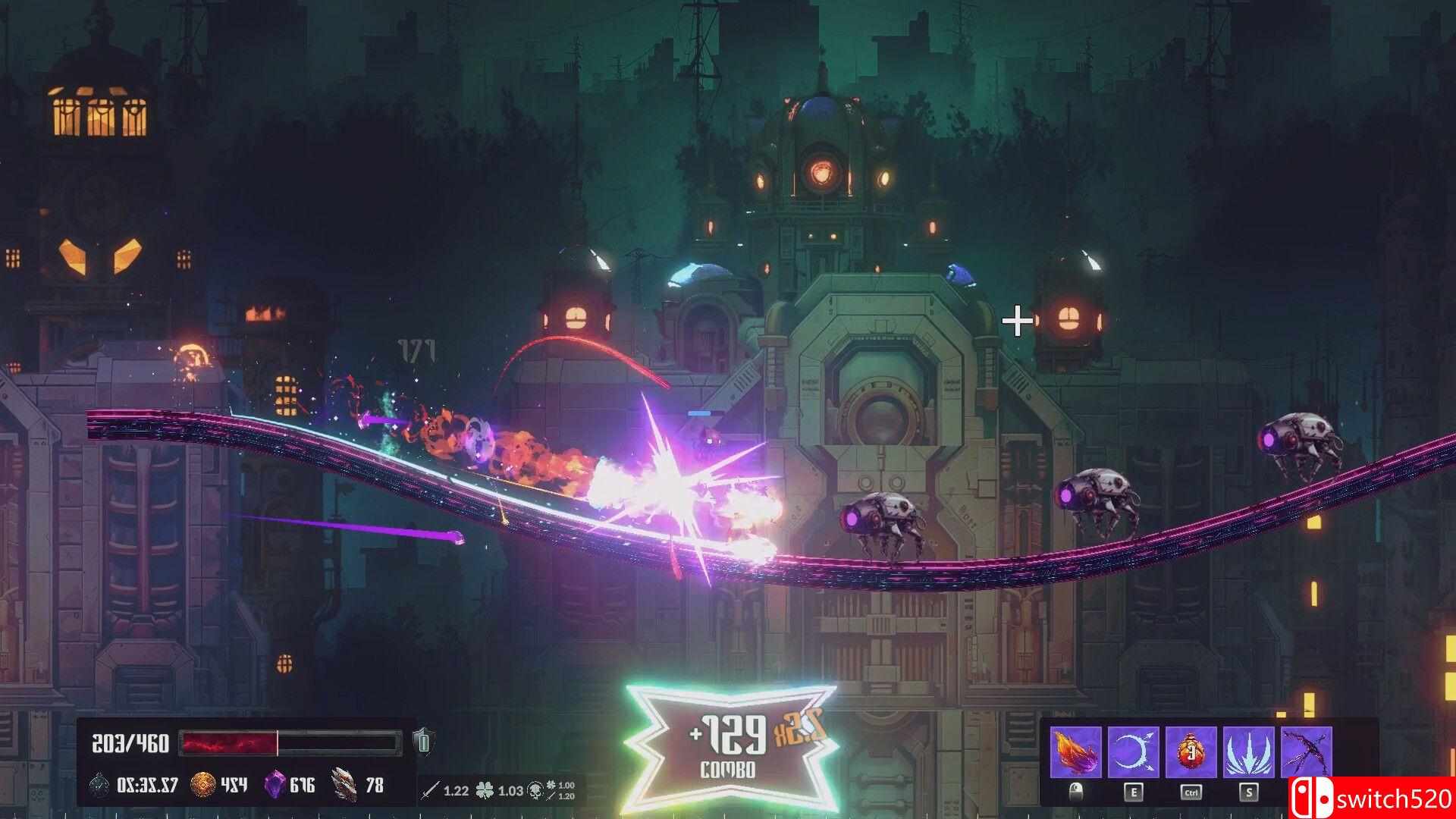Select the flaming projectile ability icon
The image size is (1456, 819).
click(x=1075, y=751)
